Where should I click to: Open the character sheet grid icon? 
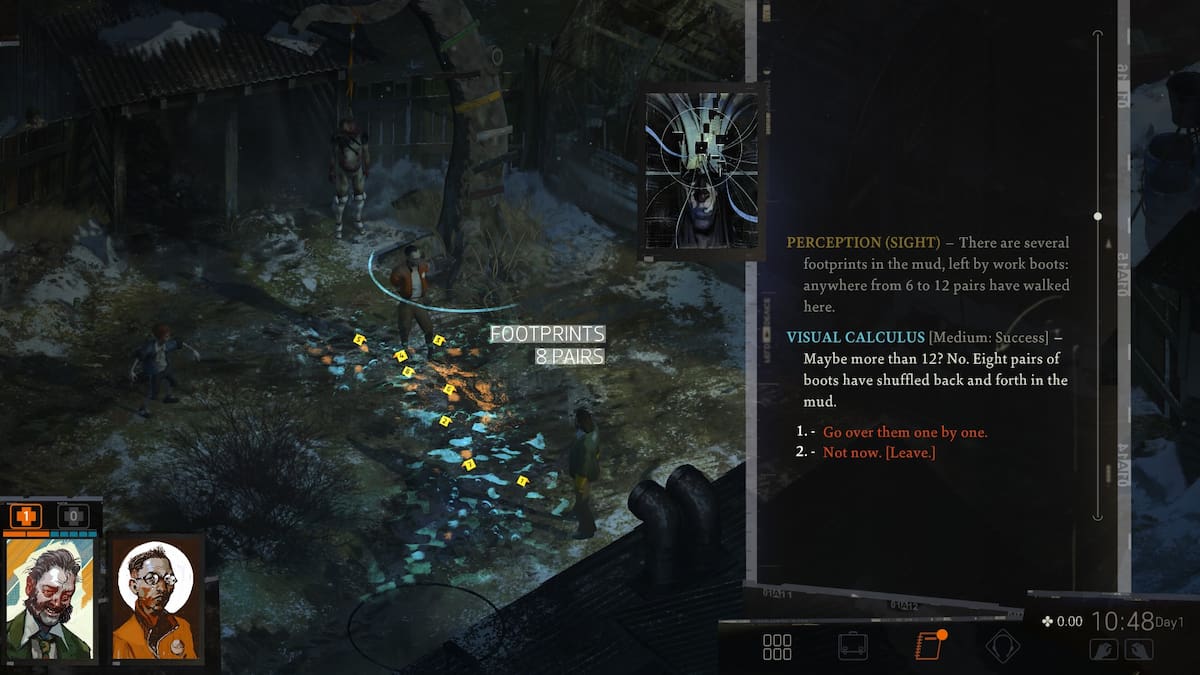click(x=777, y=647)
